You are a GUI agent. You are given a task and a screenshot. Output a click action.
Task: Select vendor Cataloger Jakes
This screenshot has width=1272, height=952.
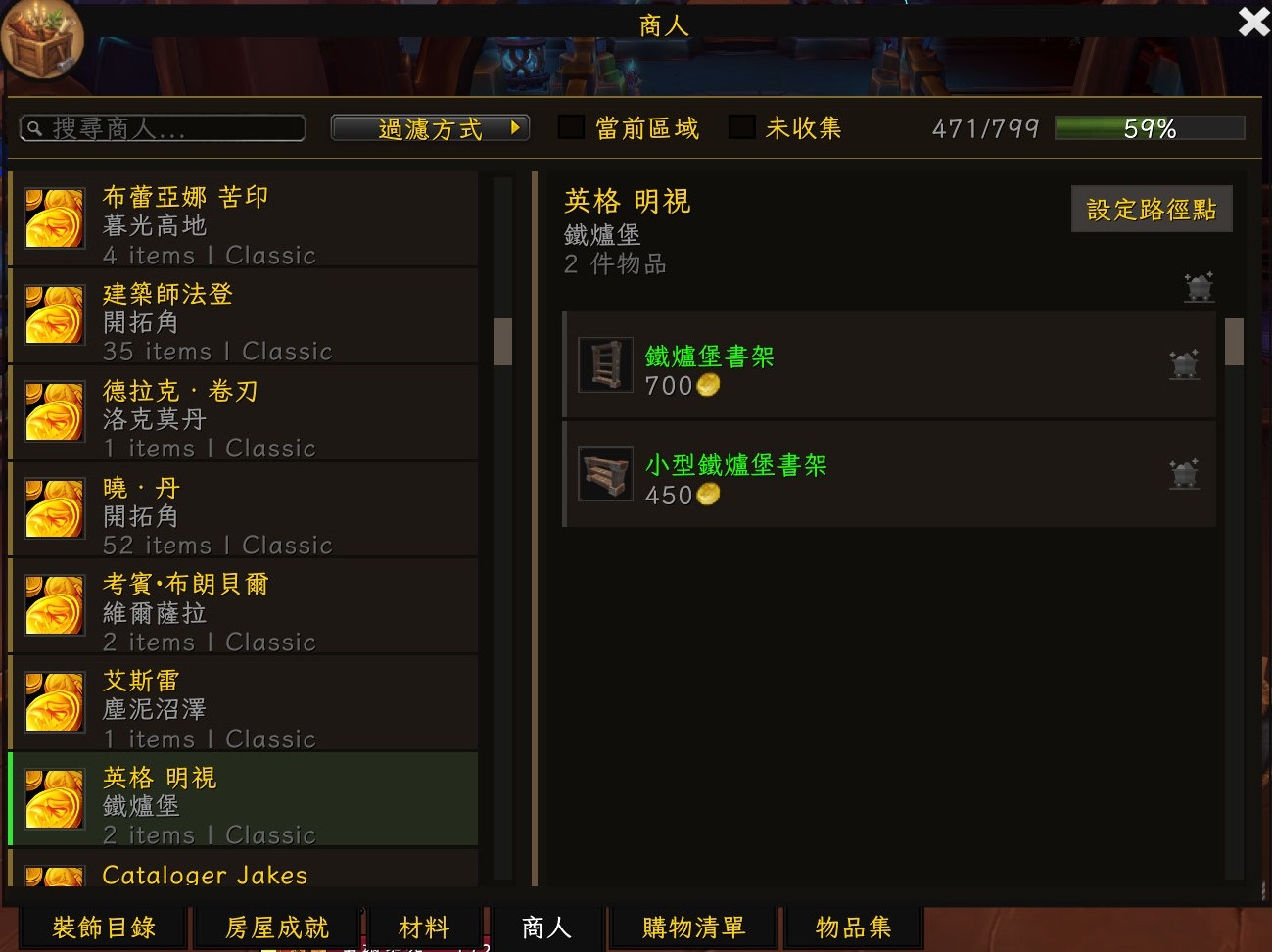(x=243, y=872)
